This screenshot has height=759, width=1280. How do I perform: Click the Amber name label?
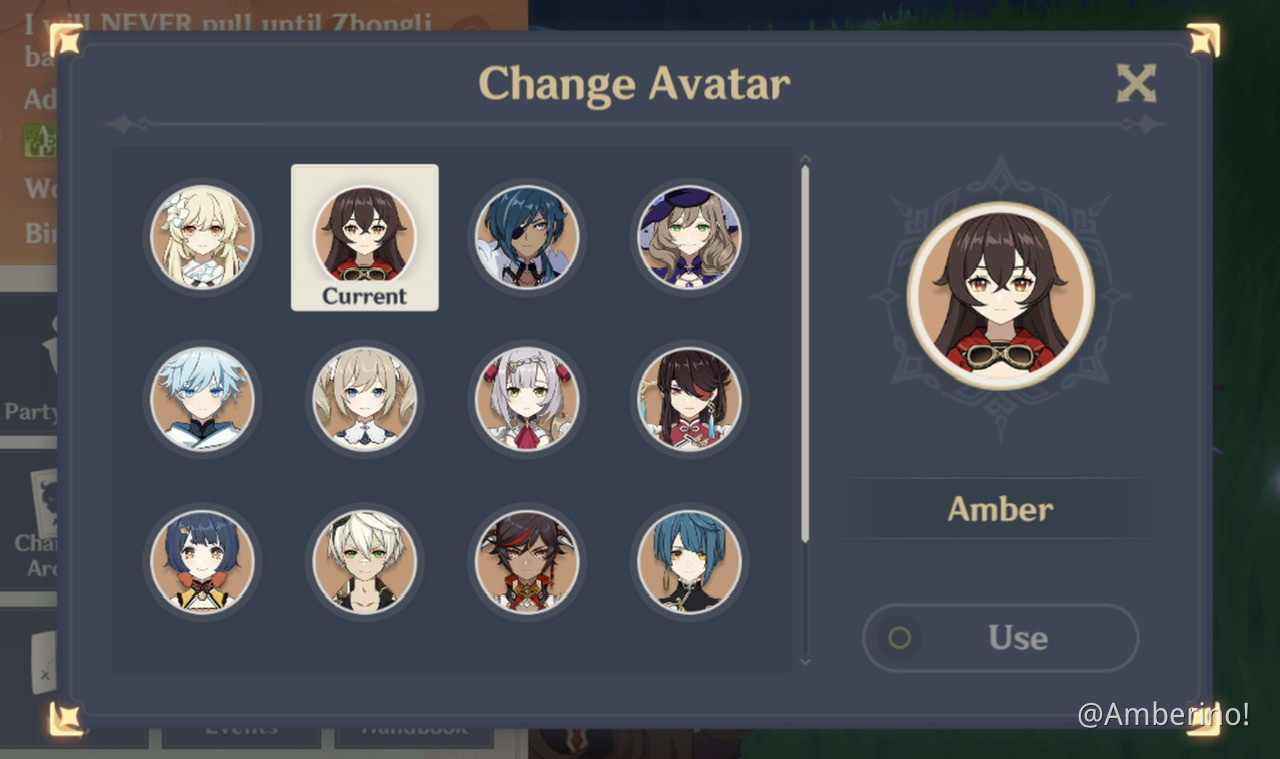click(x=1000, y=509)
